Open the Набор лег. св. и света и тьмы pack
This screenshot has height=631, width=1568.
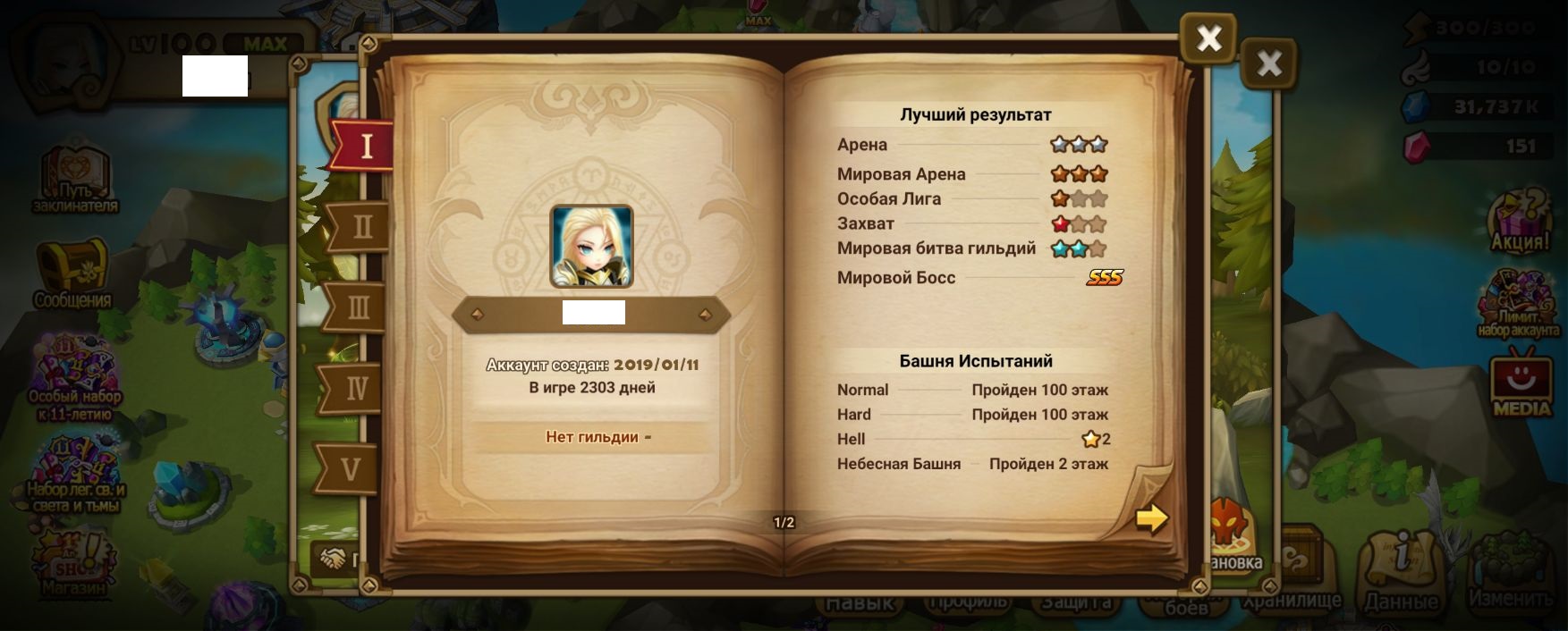[x=75, y=474]
